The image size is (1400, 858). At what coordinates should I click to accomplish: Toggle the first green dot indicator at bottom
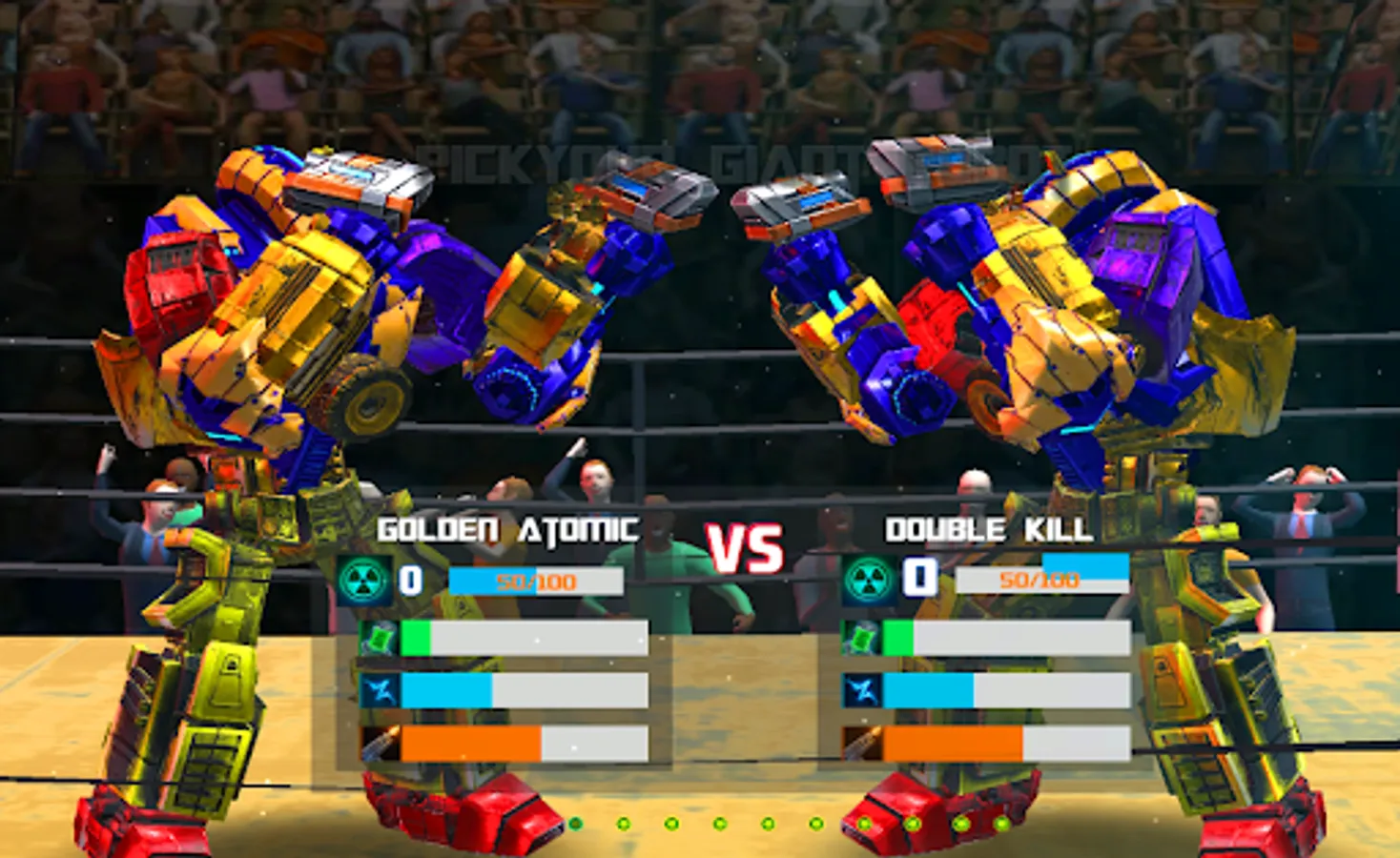[577, 821]
